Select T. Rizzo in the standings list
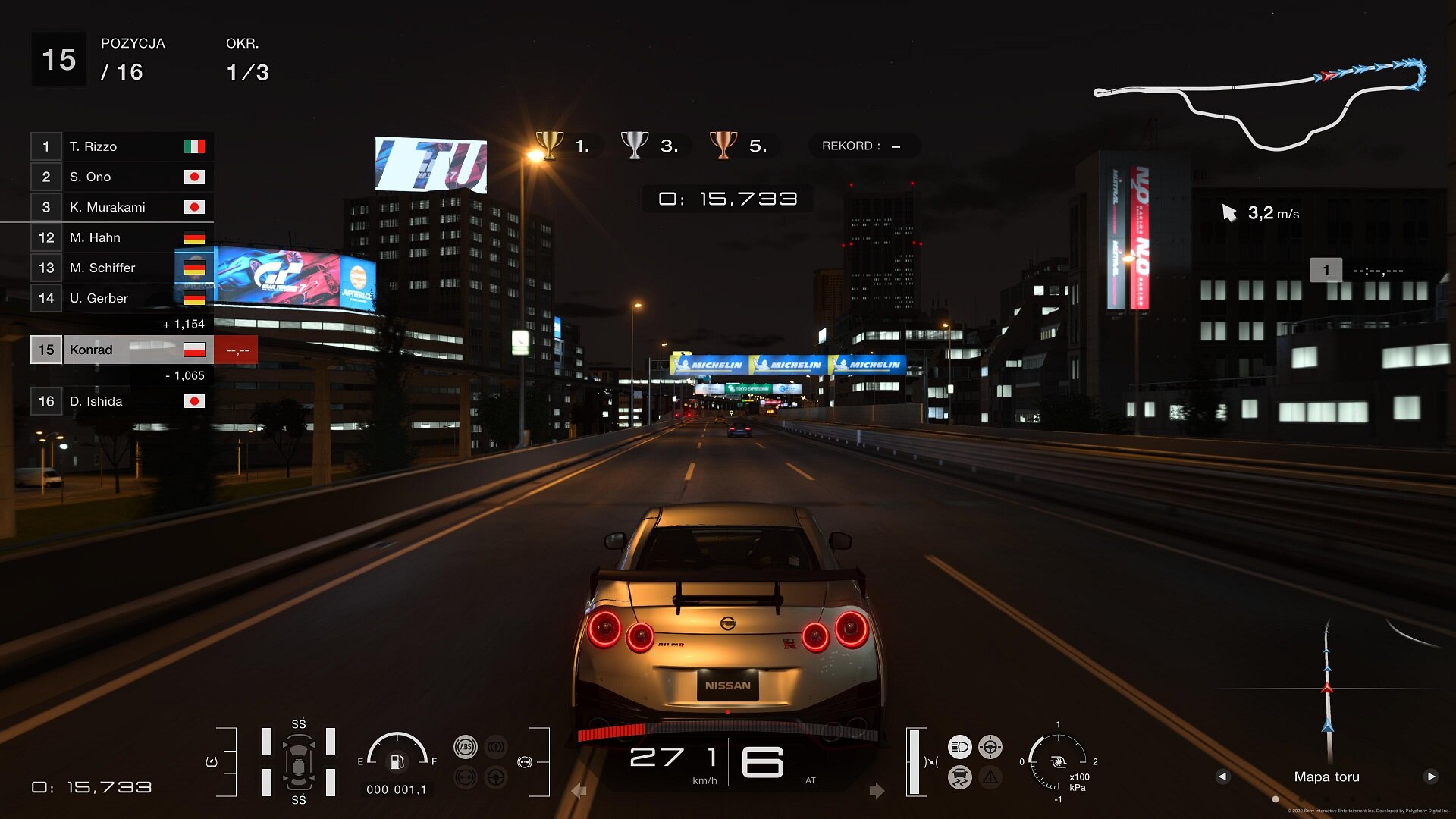 tap(121, 146)
